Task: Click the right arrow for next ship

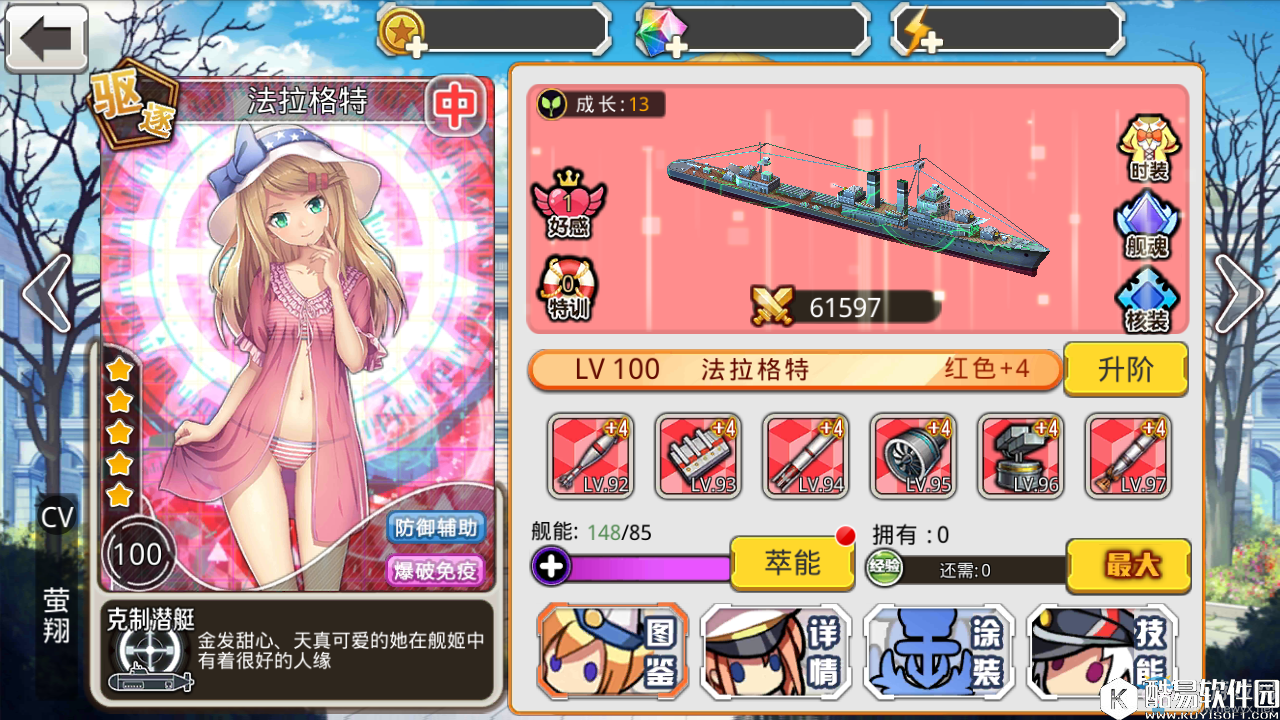Action: click(x=1240, y=295)
